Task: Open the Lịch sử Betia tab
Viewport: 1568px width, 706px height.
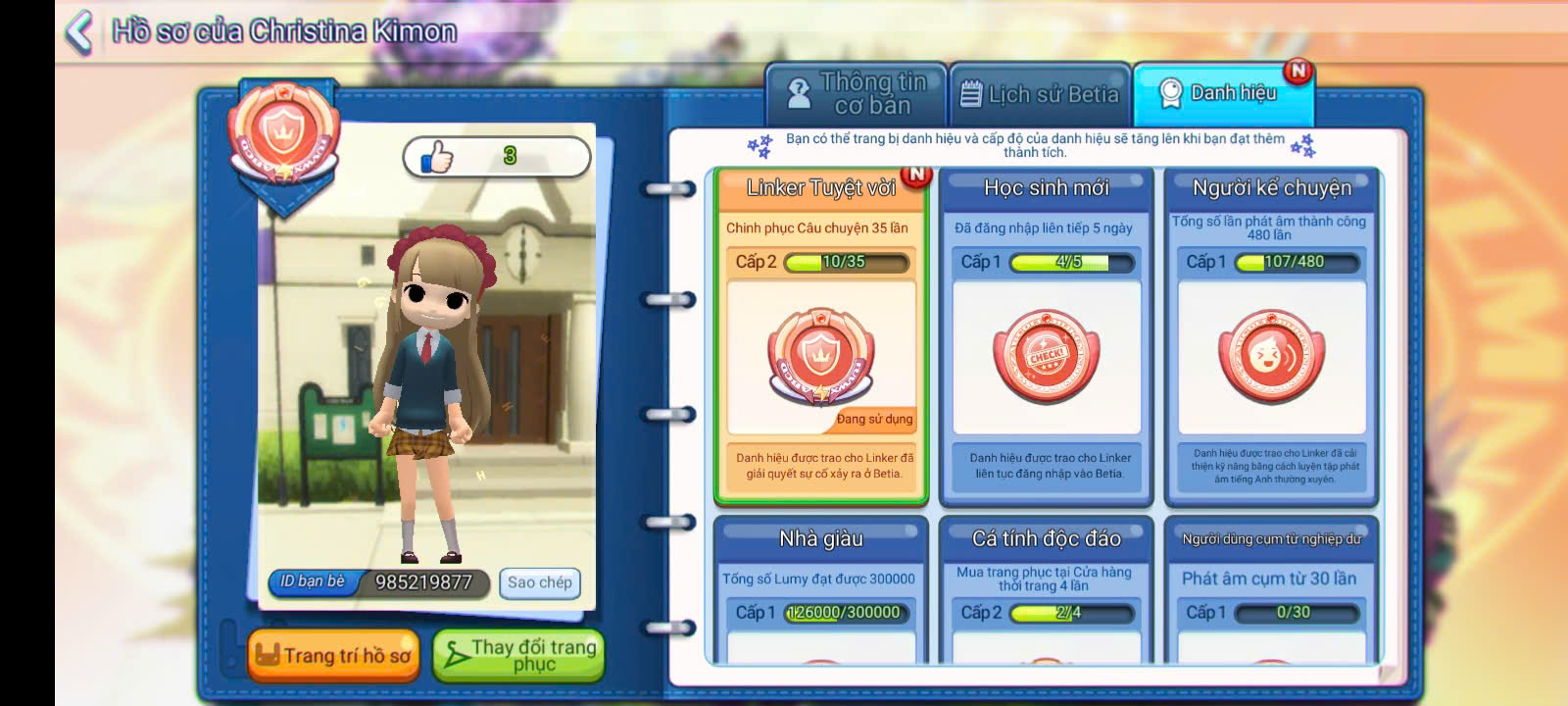Action: click(x=1040, y=94)
